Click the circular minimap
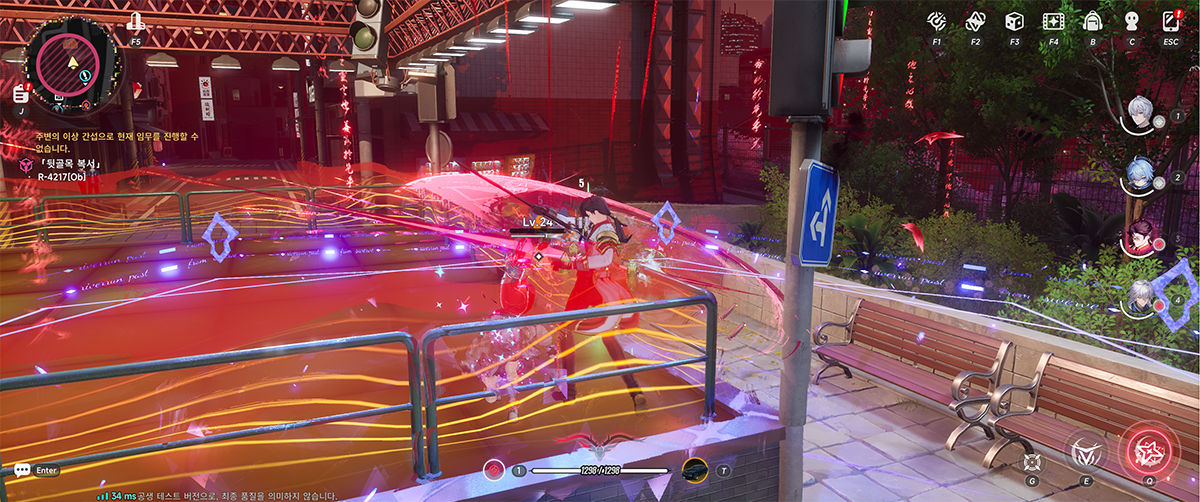 point(73,62)
